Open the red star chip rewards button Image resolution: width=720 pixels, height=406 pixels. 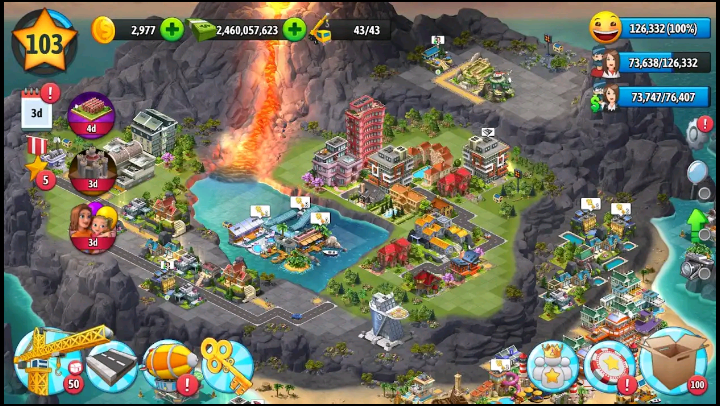click(x=609, y=366)
